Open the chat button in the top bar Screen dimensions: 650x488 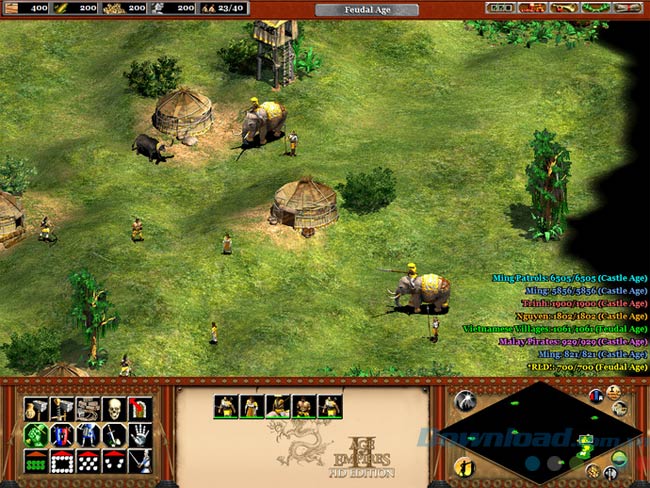pyautogui.click(x=529, y=8)
